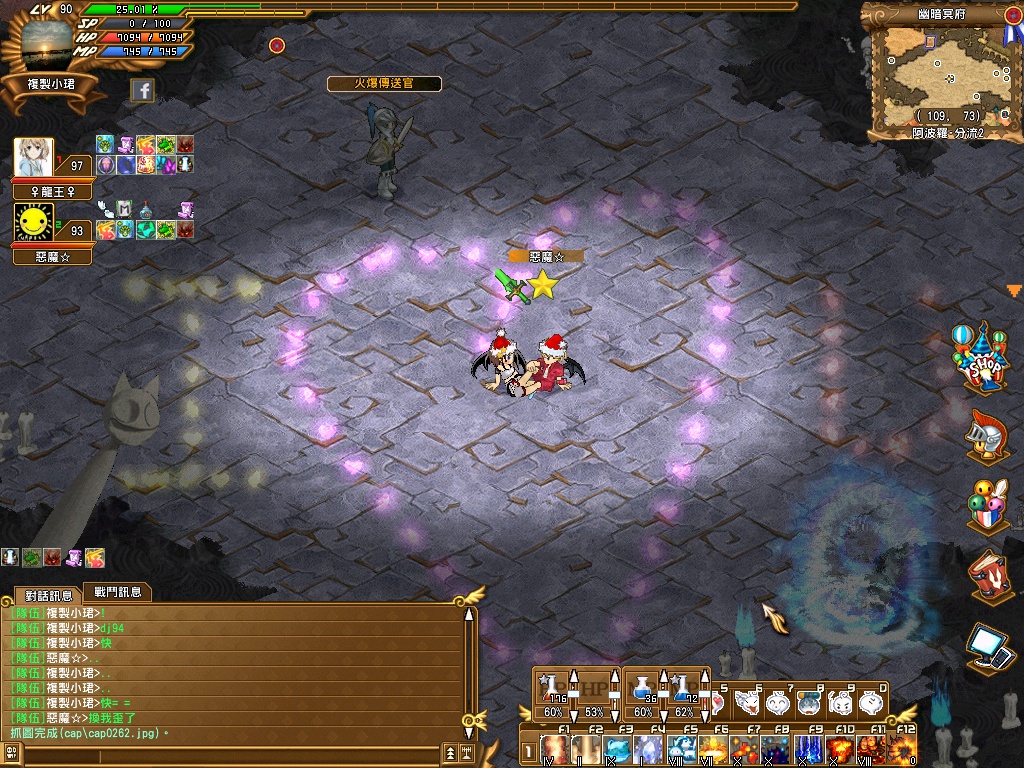This screenshot has width=1024, height=768.
Task: Click the colorful balloons side icon
Action: tap(985, 504)
